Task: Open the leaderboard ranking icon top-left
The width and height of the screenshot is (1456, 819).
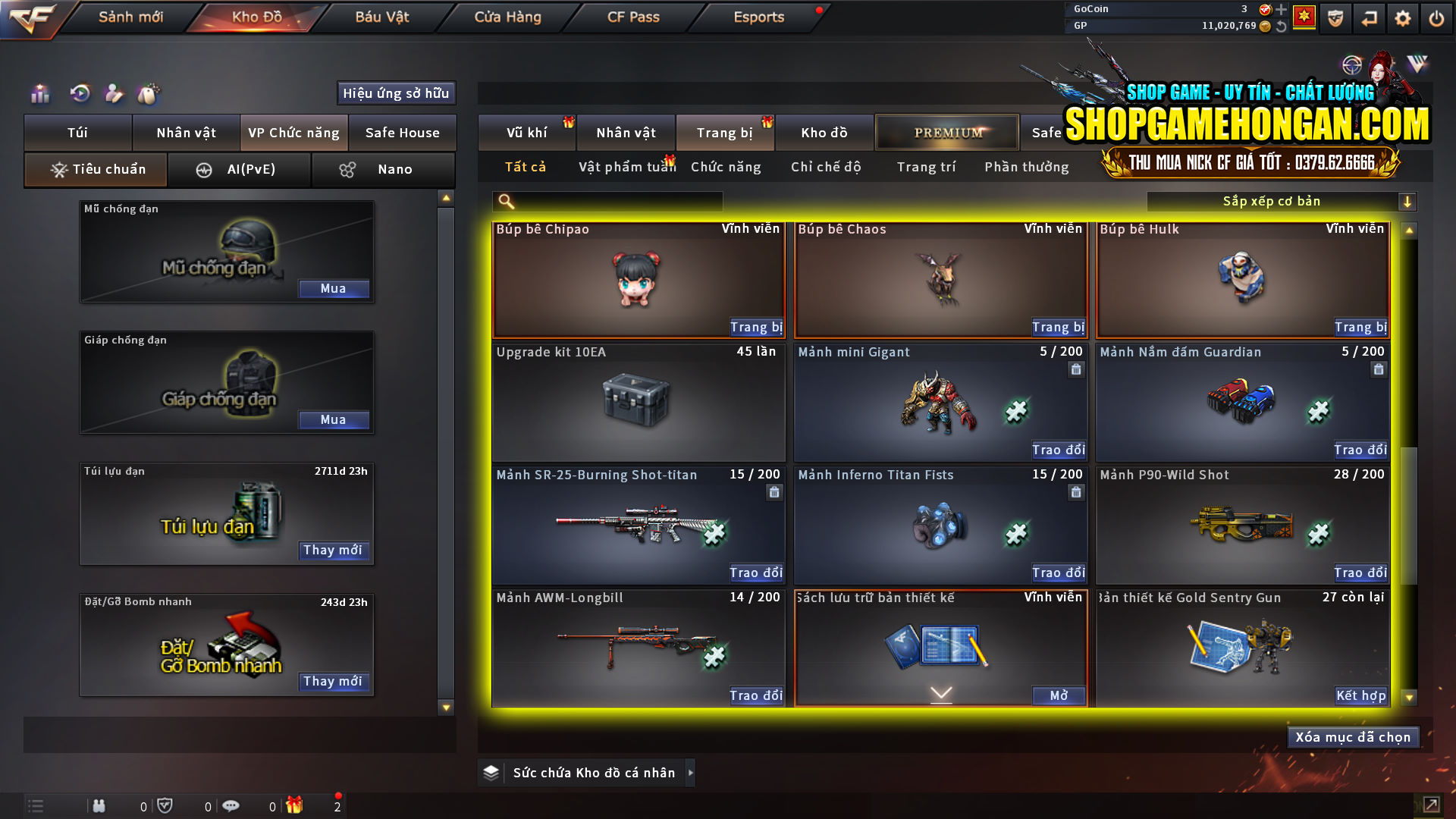Action: tap(39, 93)
